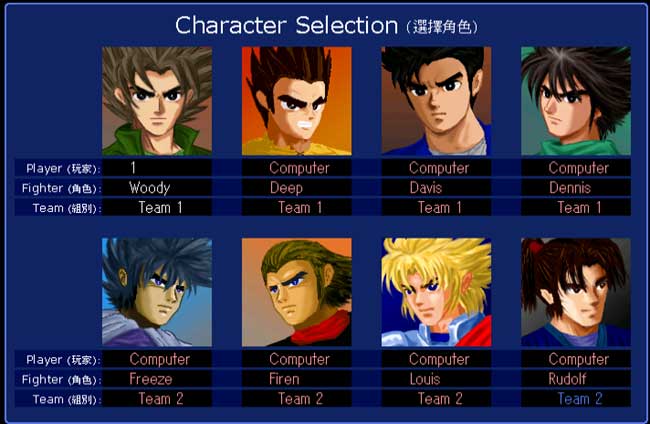Image resolution: width=650 pixels, height=424 pixels.
Task: Select the Computer player field above Louis
Action: tap(436, 359)
